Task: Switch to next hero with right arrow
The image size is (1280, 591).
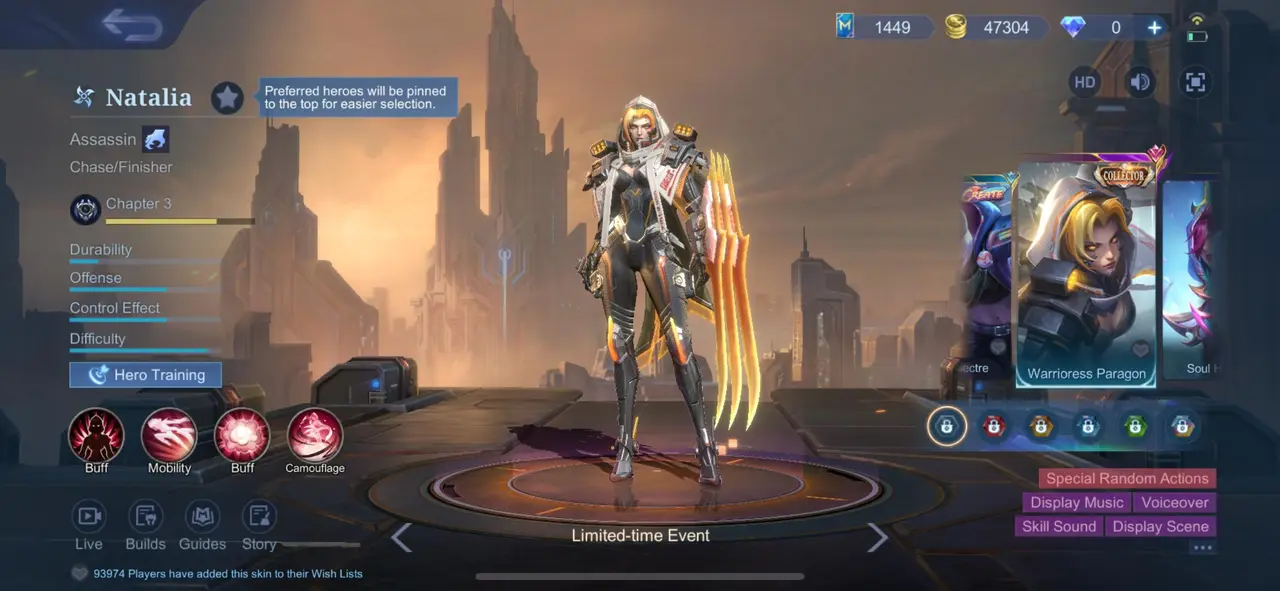Action: point(877,538)
